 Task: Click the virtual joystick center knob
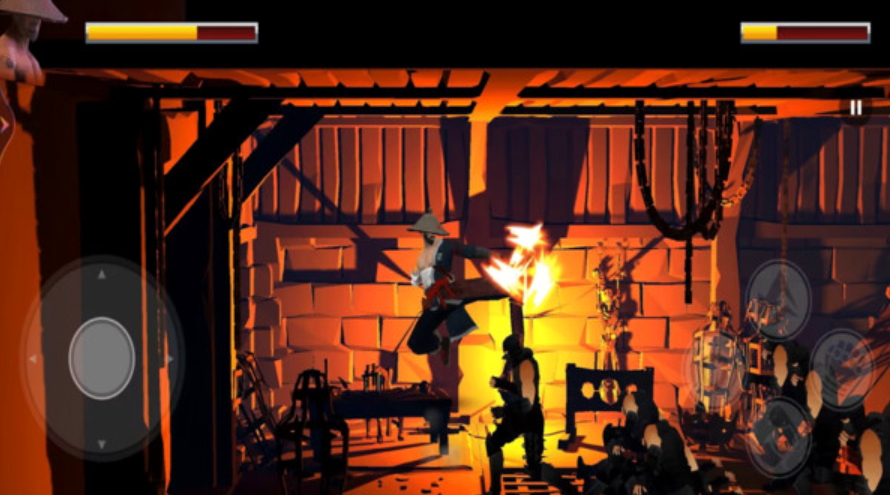coord(102,357)
